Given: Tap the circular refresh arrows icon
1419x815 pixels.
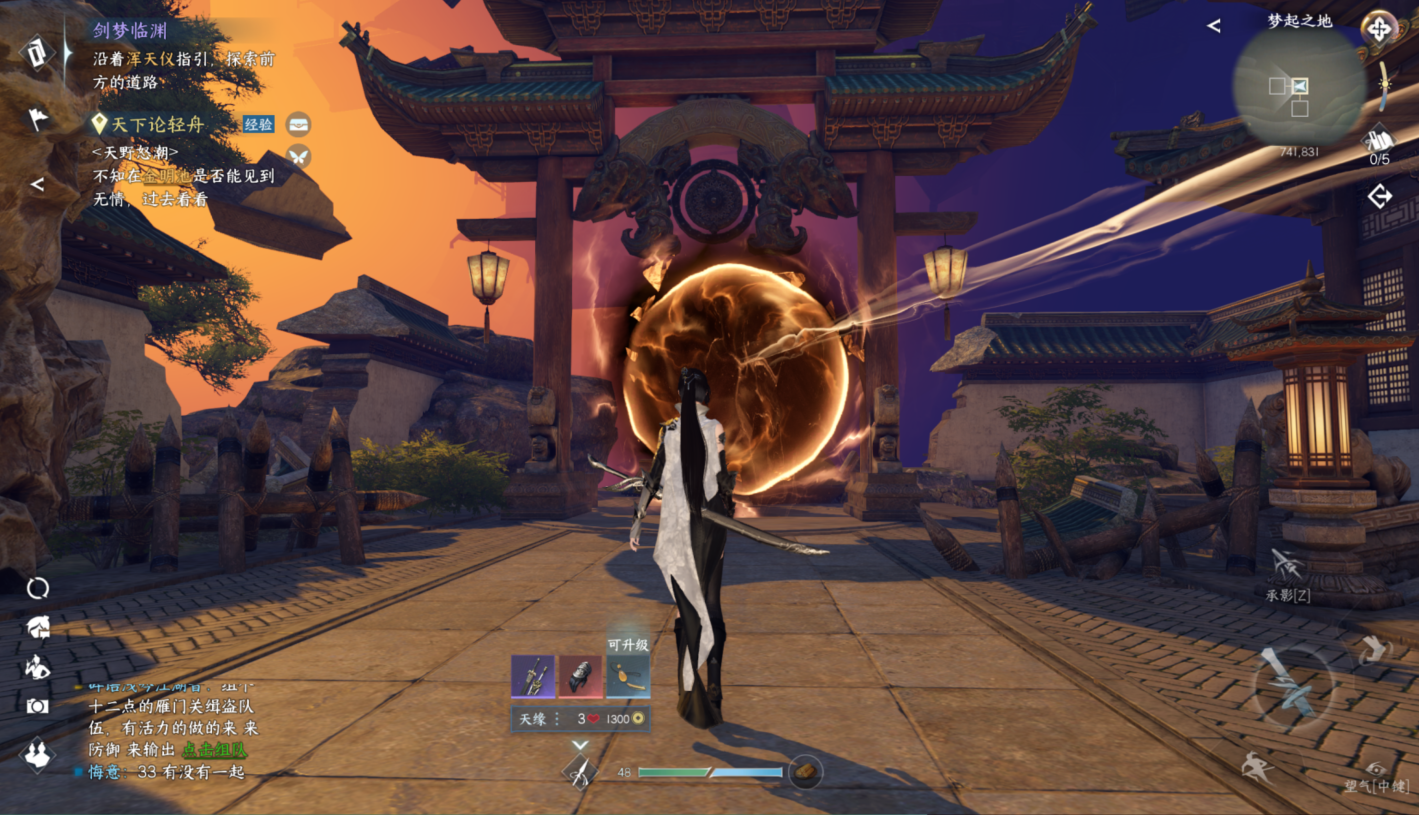Looking at the screenshot, I should [38, 588].
